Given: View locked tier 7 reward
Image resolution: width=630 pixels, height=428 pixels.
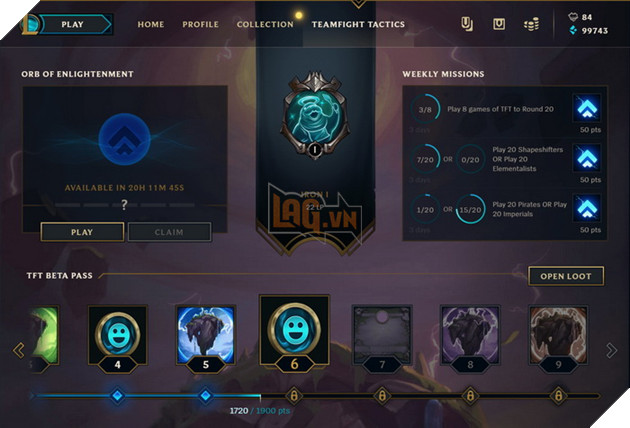Looking at the screenshot, I should point(382,334).
